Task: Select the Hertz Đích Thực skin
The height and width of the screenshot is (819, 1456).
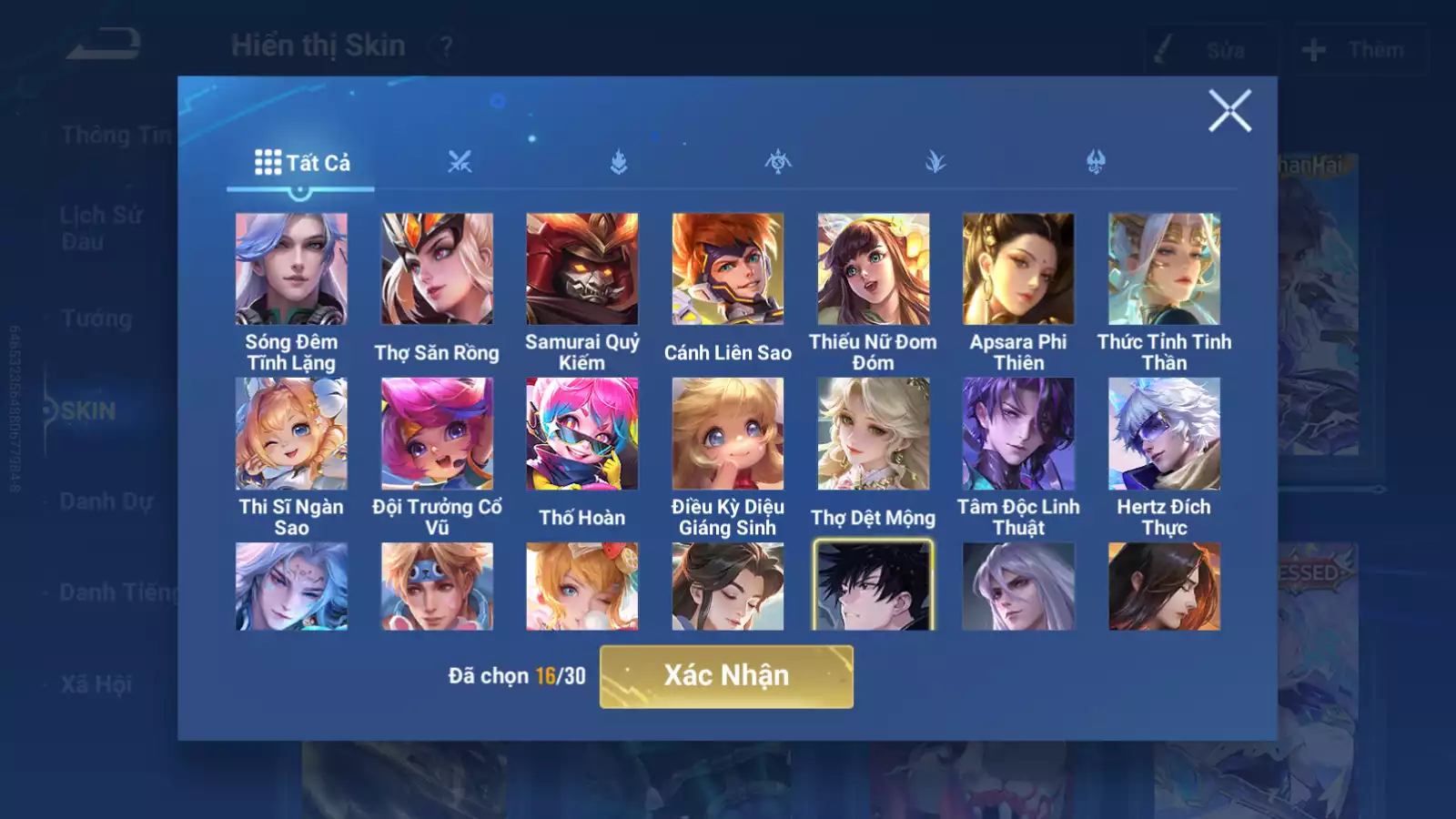Action: 1164,434
